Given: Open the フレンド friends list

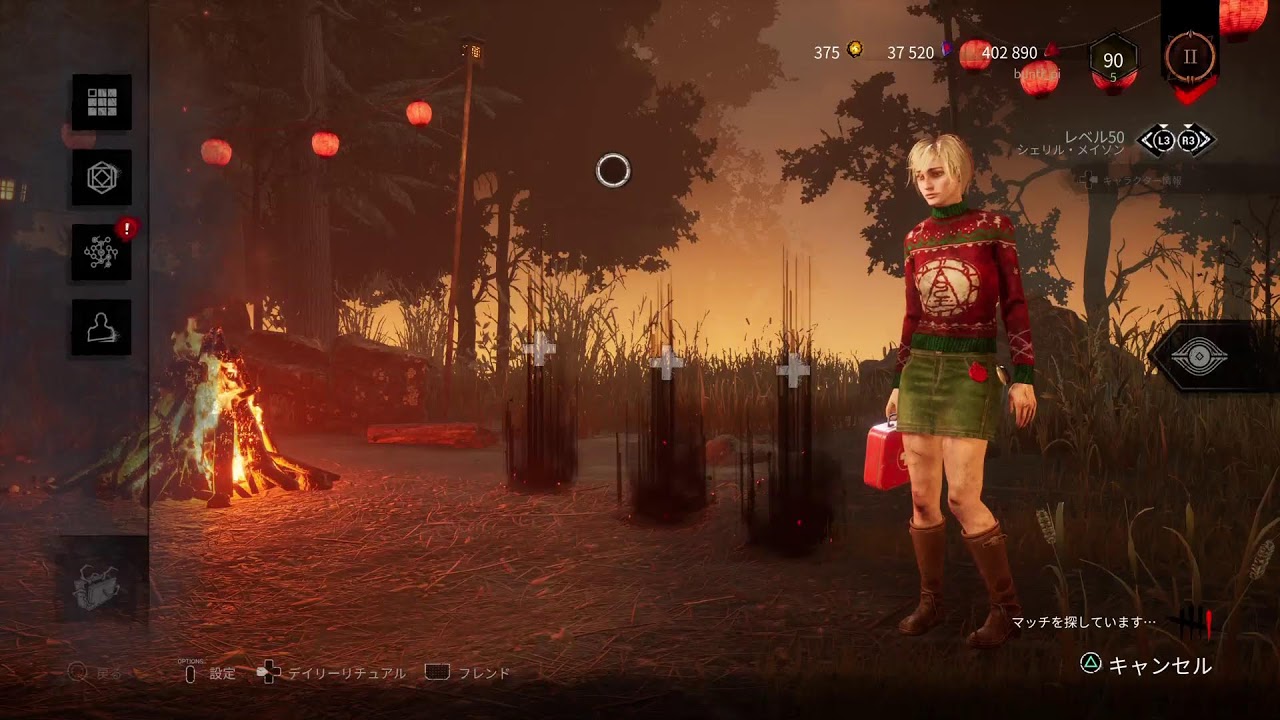Looking at the screenshot, I should point(470,673).
